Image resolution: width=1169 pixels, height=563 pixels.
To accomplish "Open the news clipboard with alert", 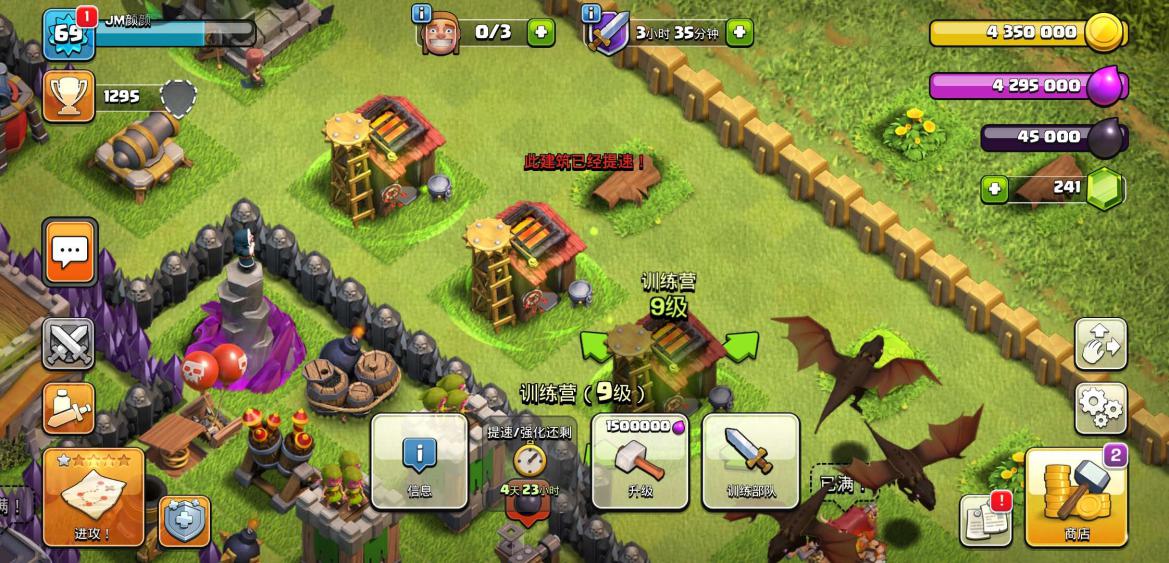I will click(x=985, y=519).
